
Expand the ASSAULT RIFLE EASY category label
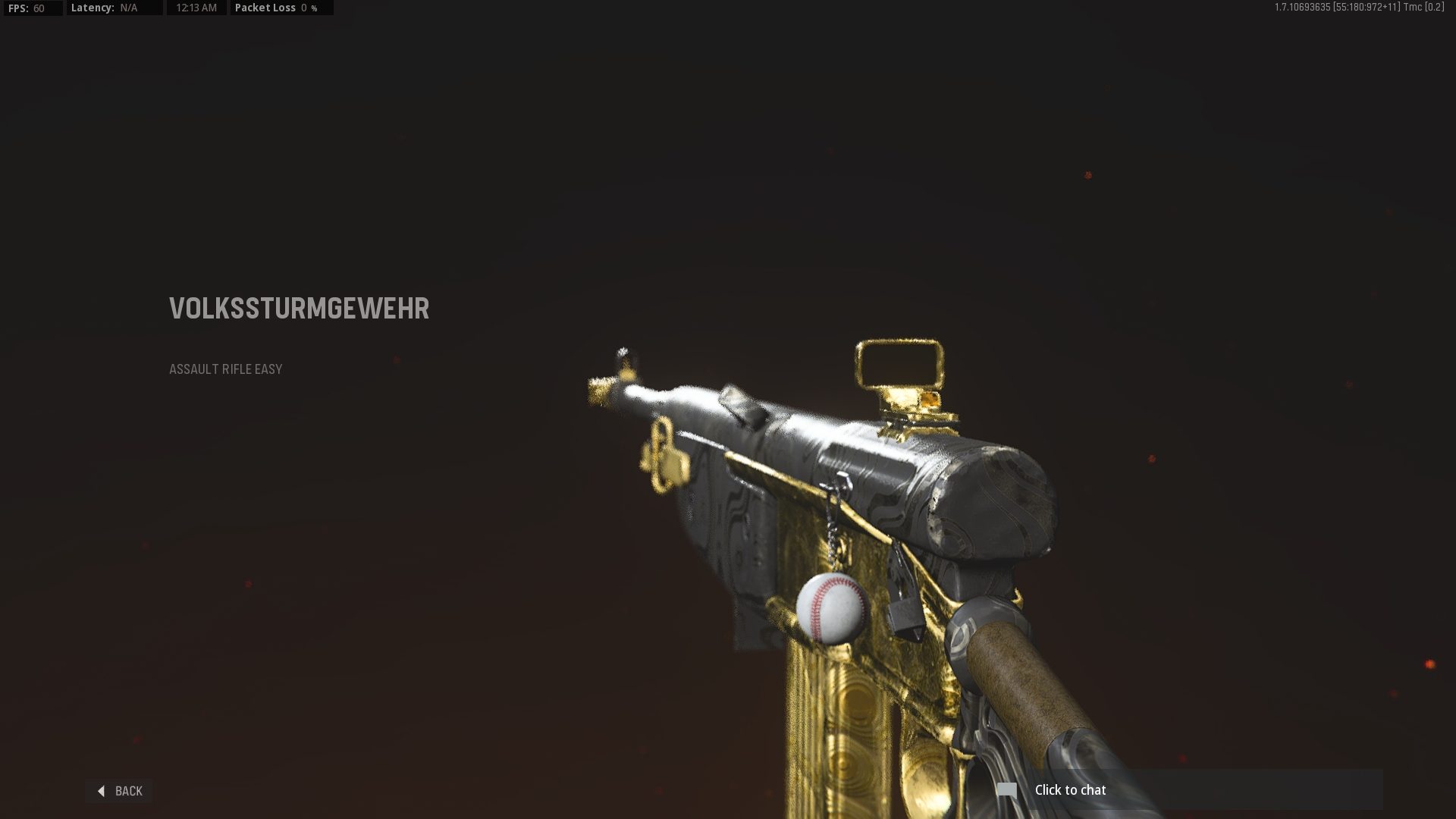point(225,369)
